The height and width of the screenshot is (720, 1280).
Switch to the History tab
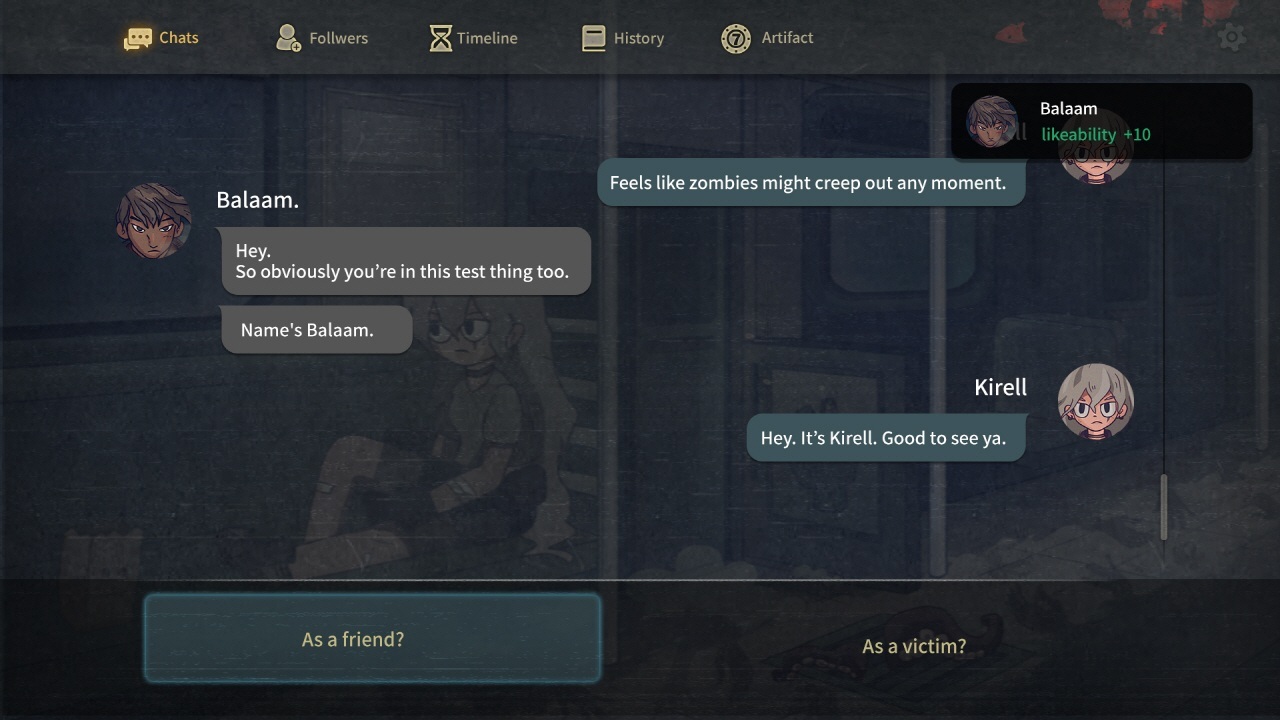click(x=623, y=37)
